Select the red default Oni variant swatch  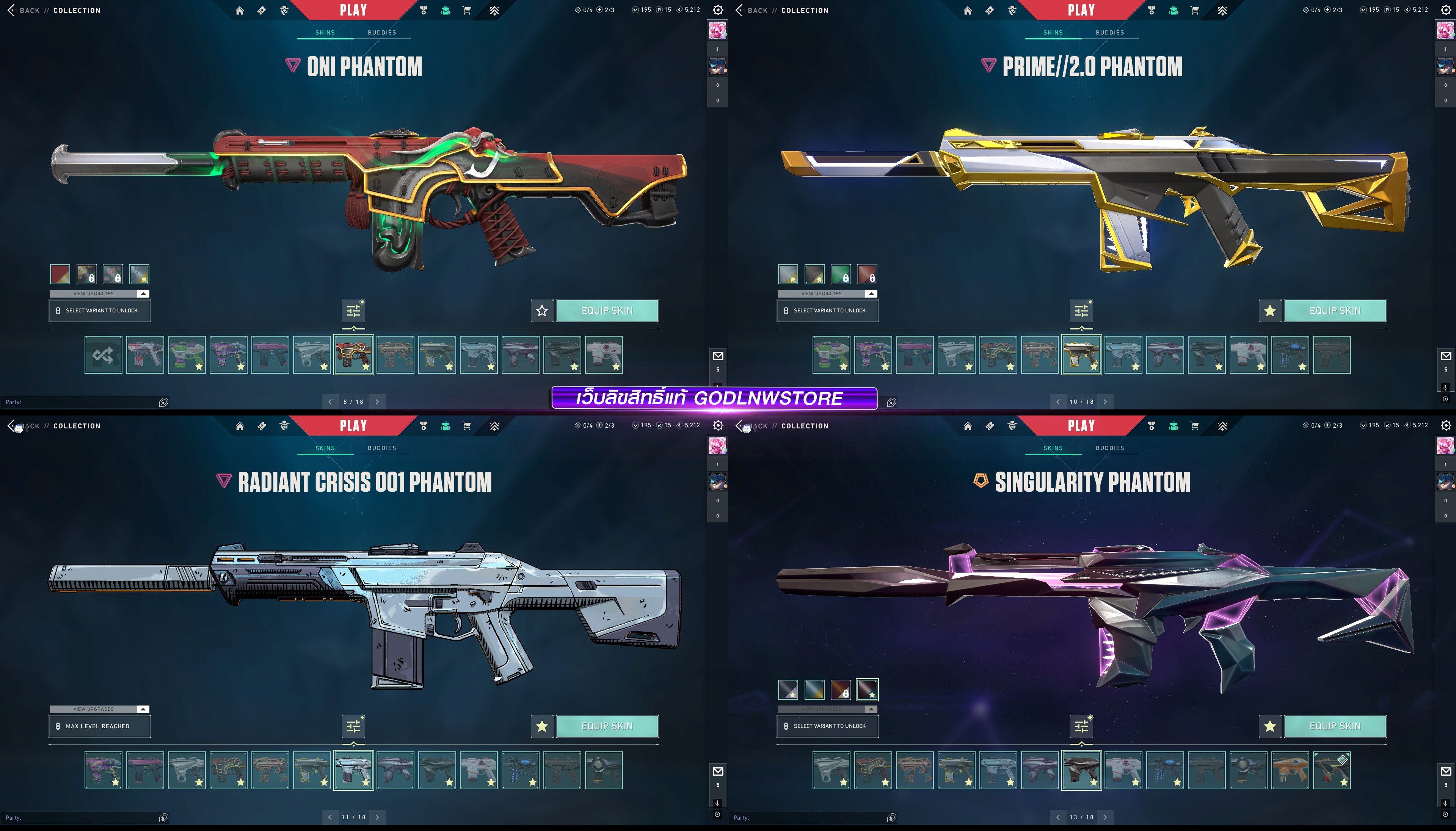(60, 274)
